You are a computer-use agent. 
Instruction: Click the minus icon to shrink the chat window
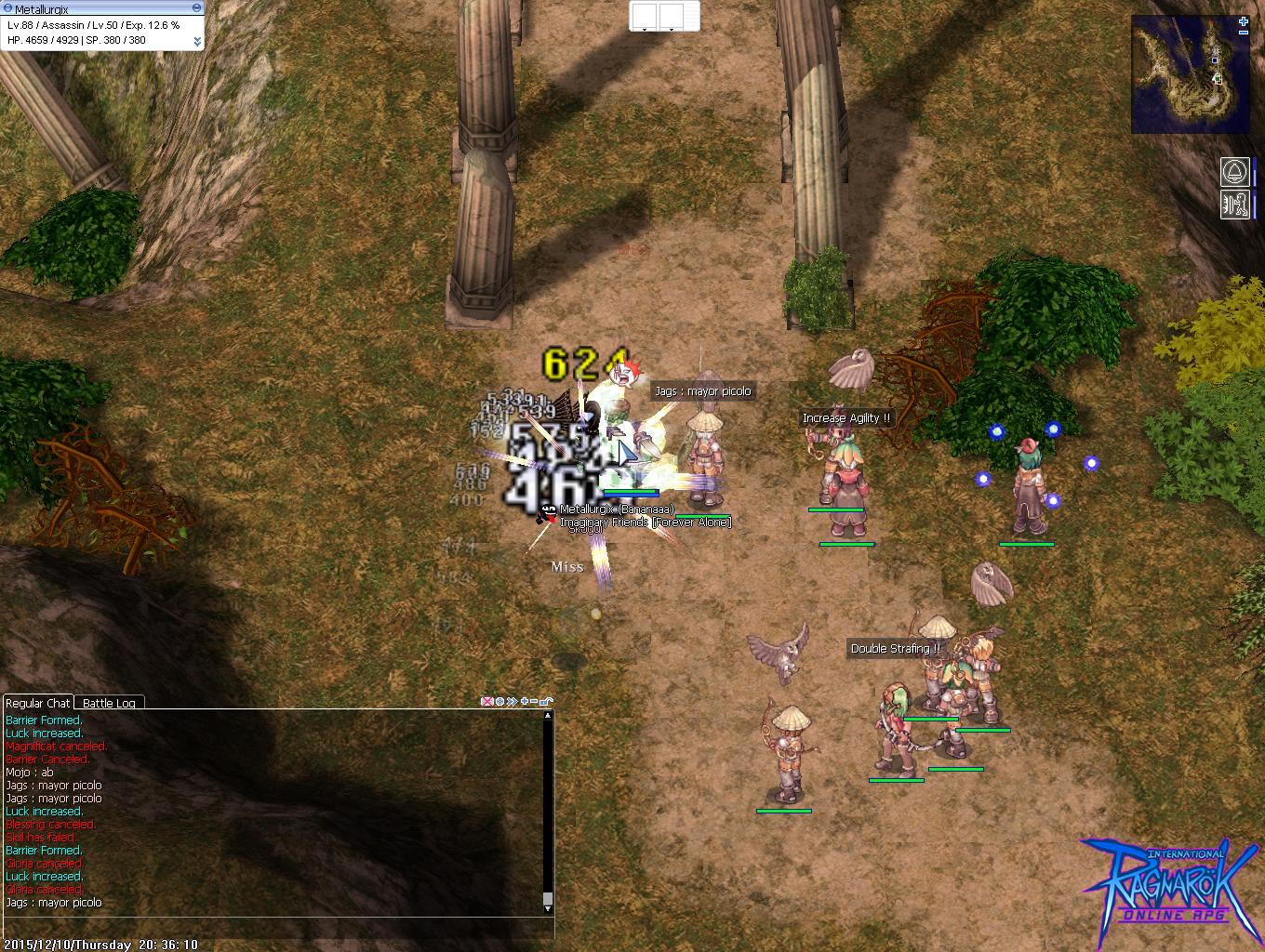click(534, 702)
